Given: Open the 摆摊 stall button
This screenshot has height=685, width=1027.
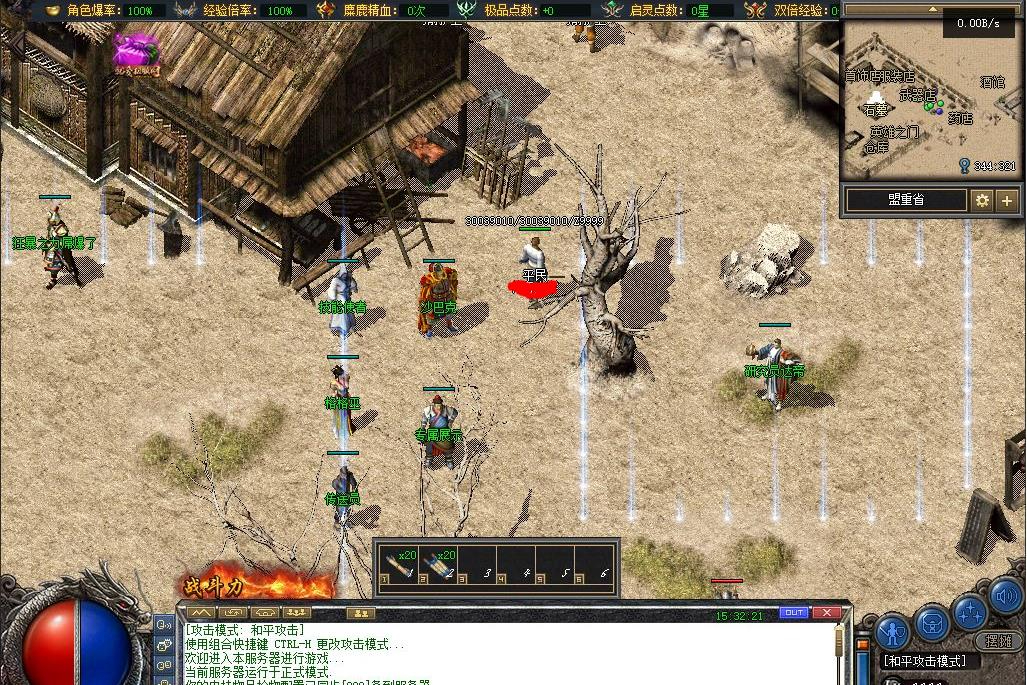Looking at the screenshot, I should point(997,641).
